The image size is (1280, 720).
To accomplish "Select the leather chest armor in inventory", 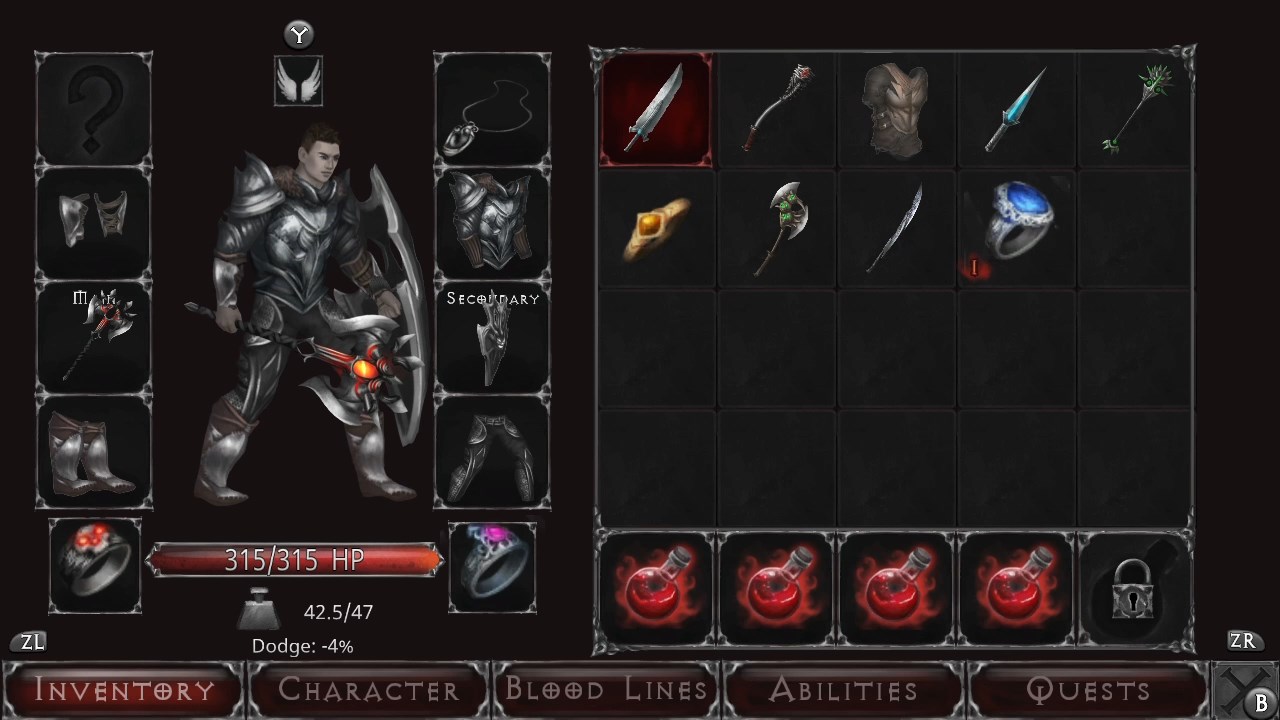I will (x=895, y=108).
